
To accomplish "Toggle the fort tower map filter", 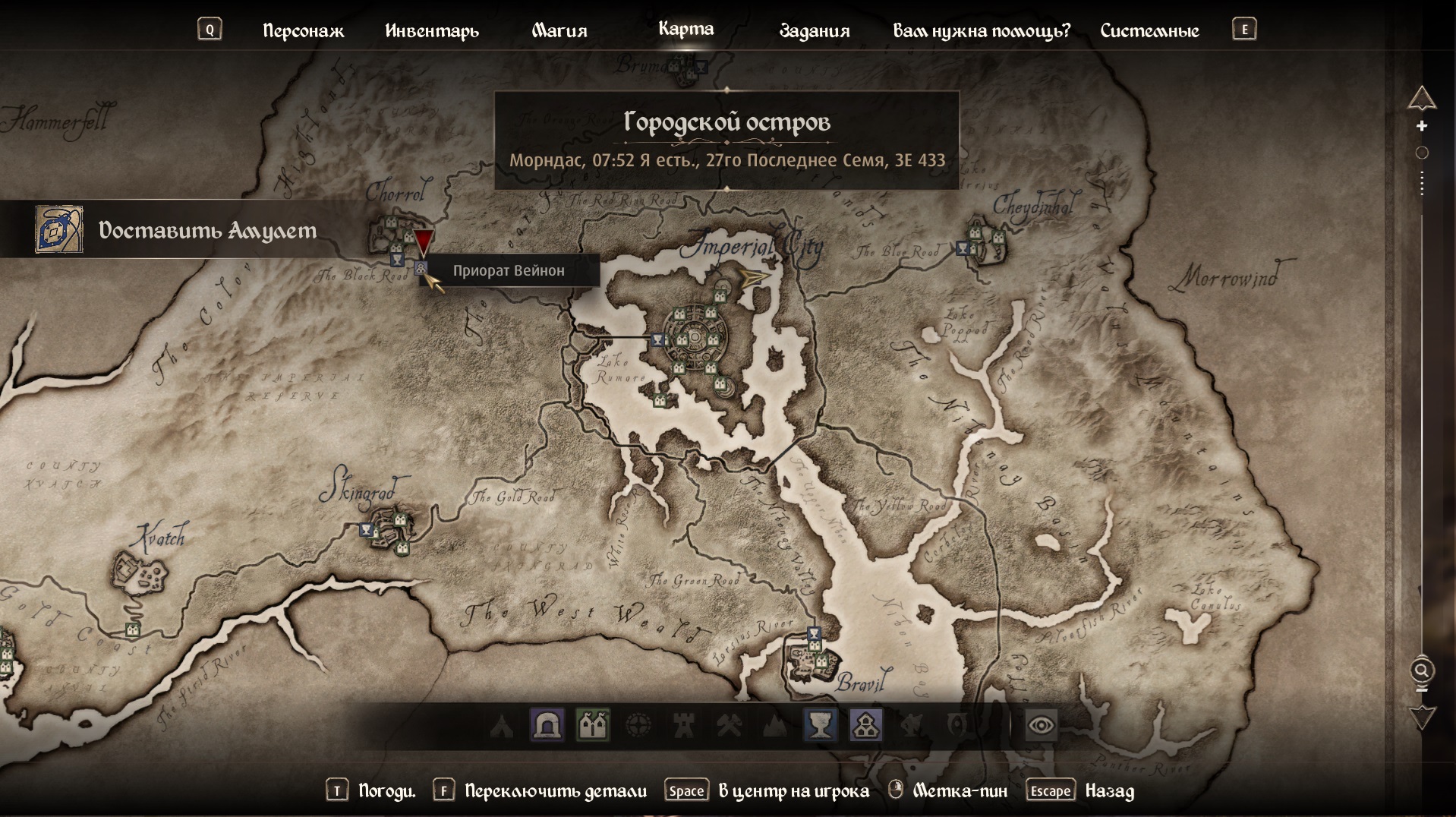I will point(684,726).
